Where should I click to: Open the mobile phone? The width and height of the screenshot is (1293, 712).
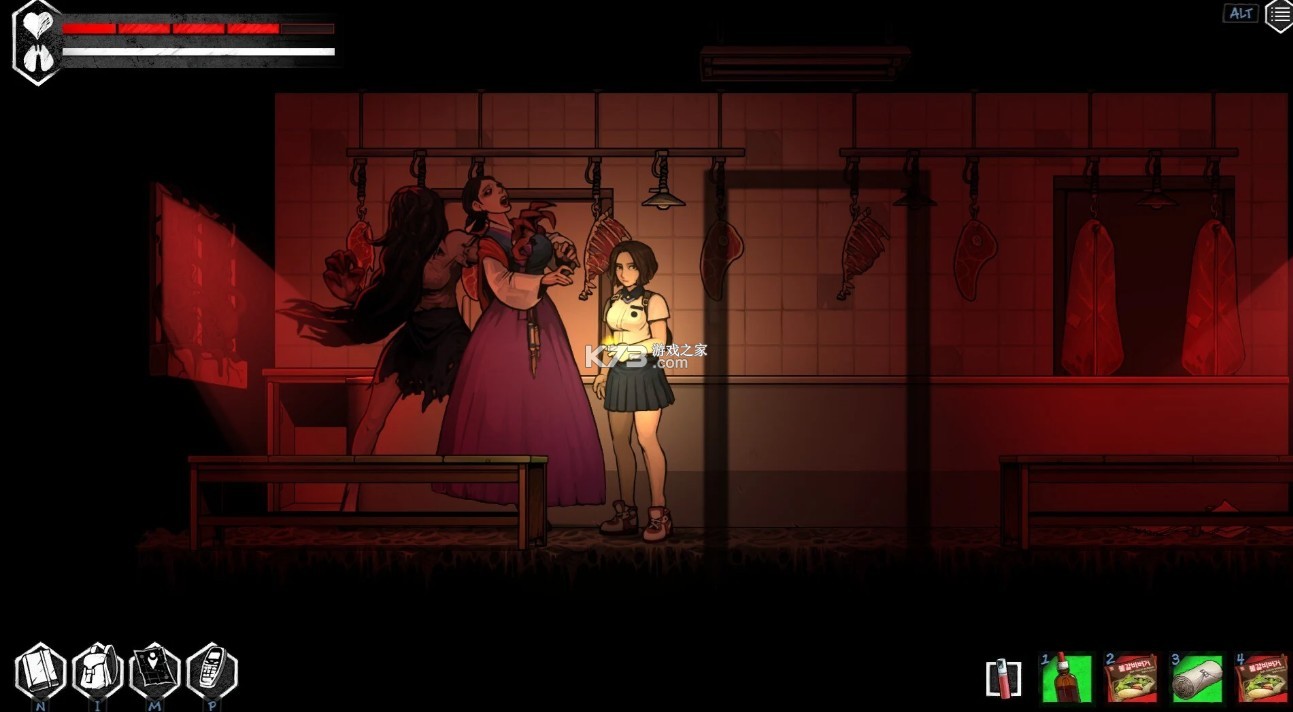212,671
